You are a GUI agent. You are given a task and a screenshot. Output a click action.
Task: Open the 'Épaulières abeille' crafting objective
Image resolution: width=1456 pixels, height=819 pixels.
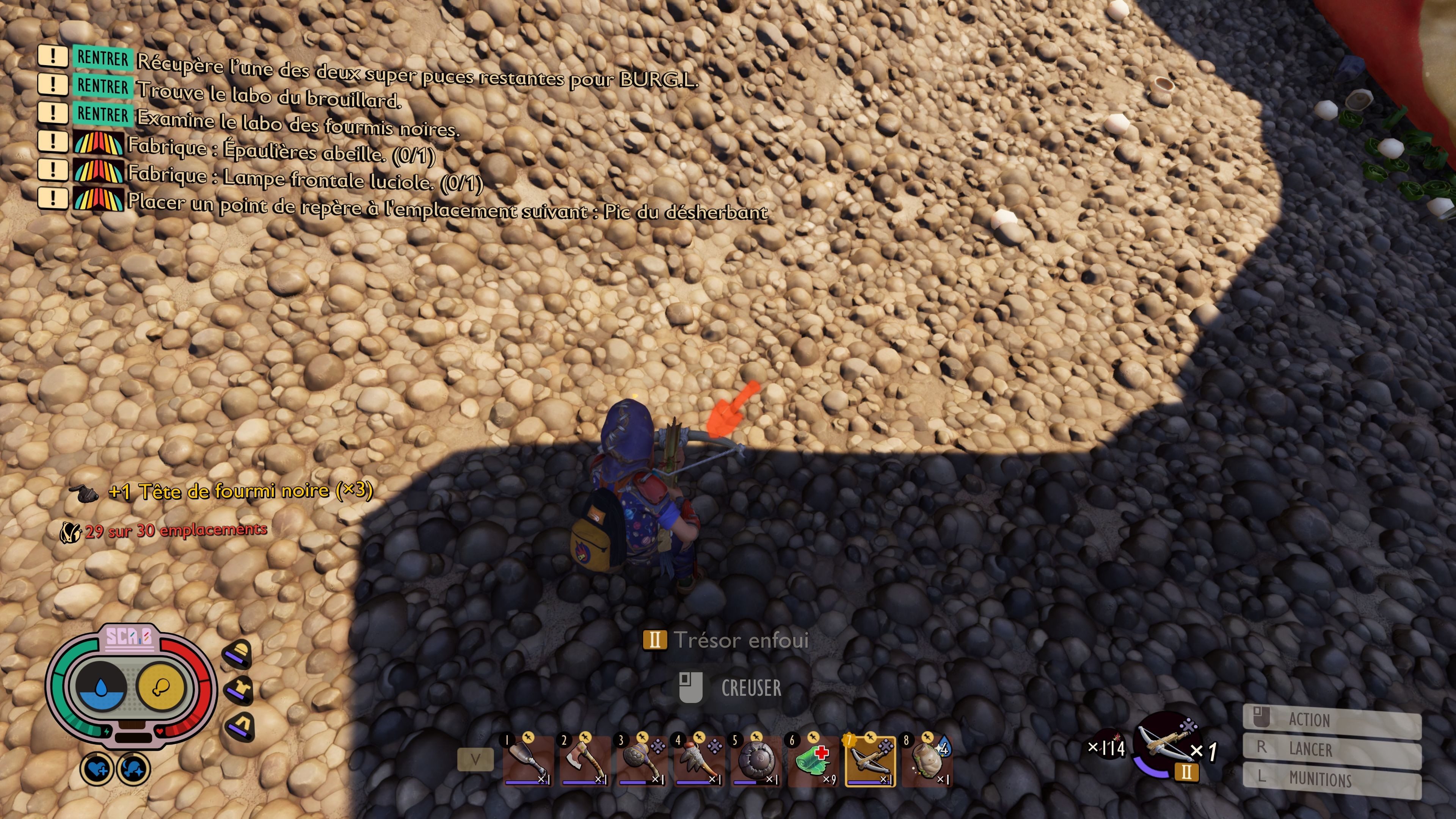click(281, 151)
